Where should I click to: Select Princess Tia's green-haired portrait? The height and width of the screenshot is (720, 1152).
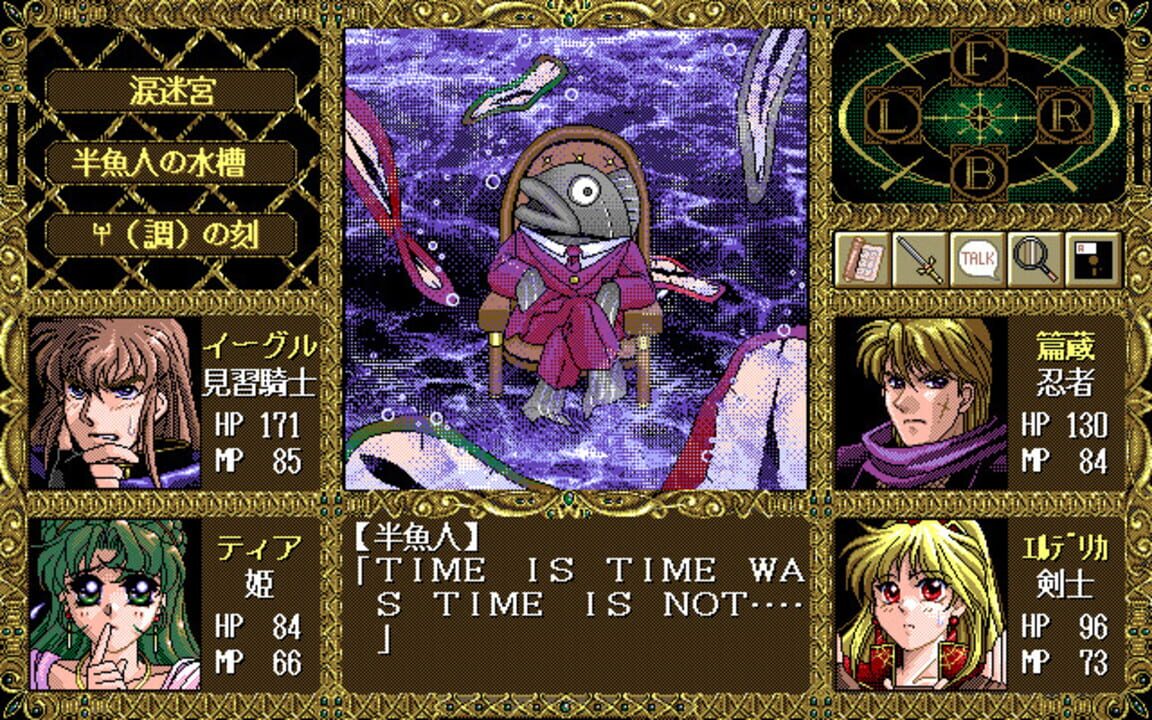(115, 604)
